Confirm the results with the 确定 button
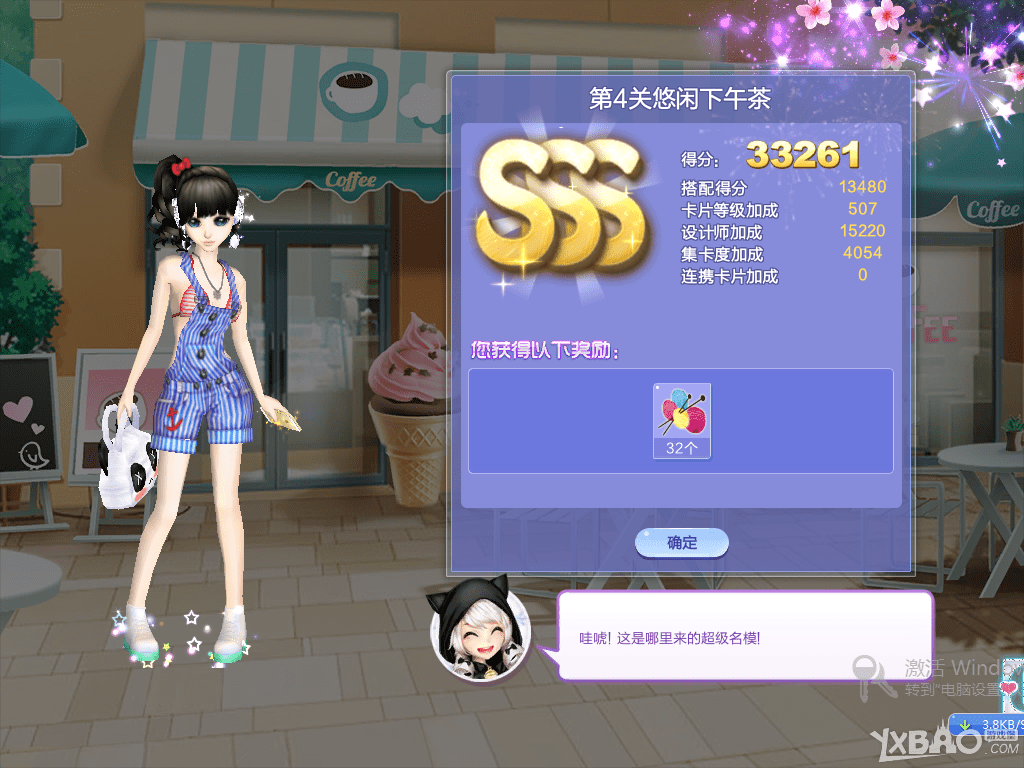Image resolution: width=1024 pixels, height=768 pixels. point(682,543)
